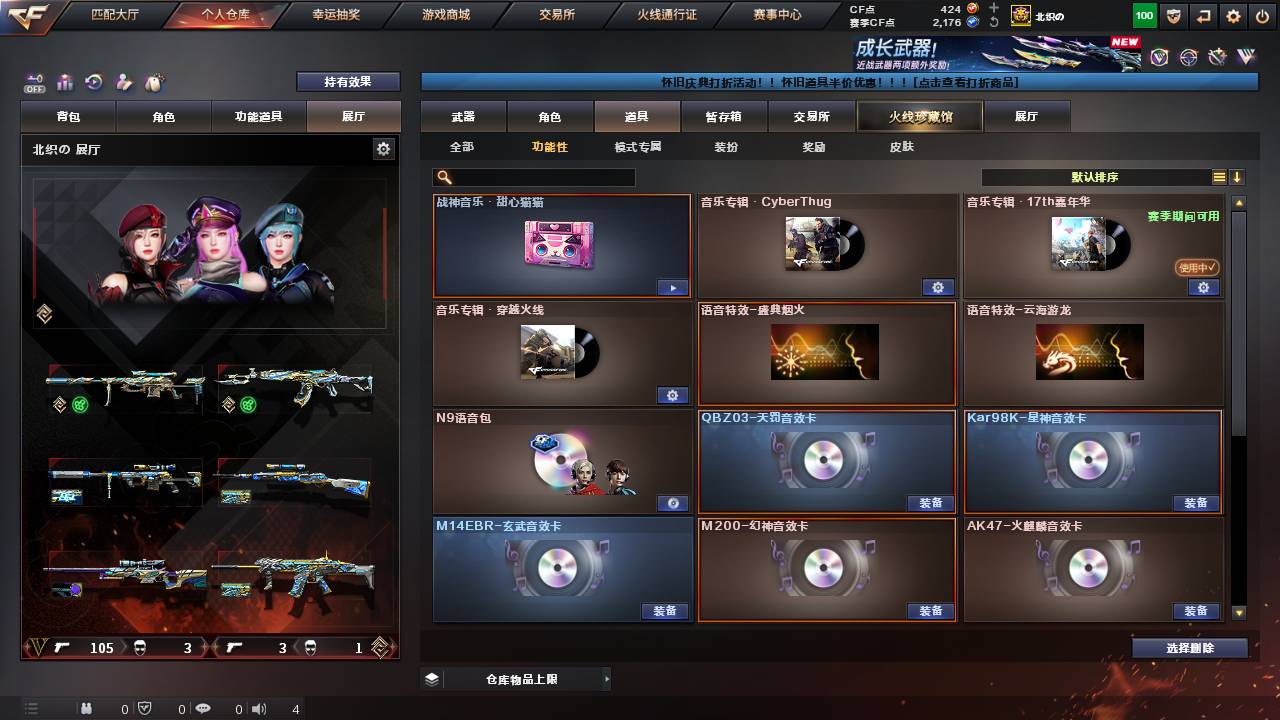Open the friends list icon at the bottom
Screen dimensions: 1280x720
point(86,710)
